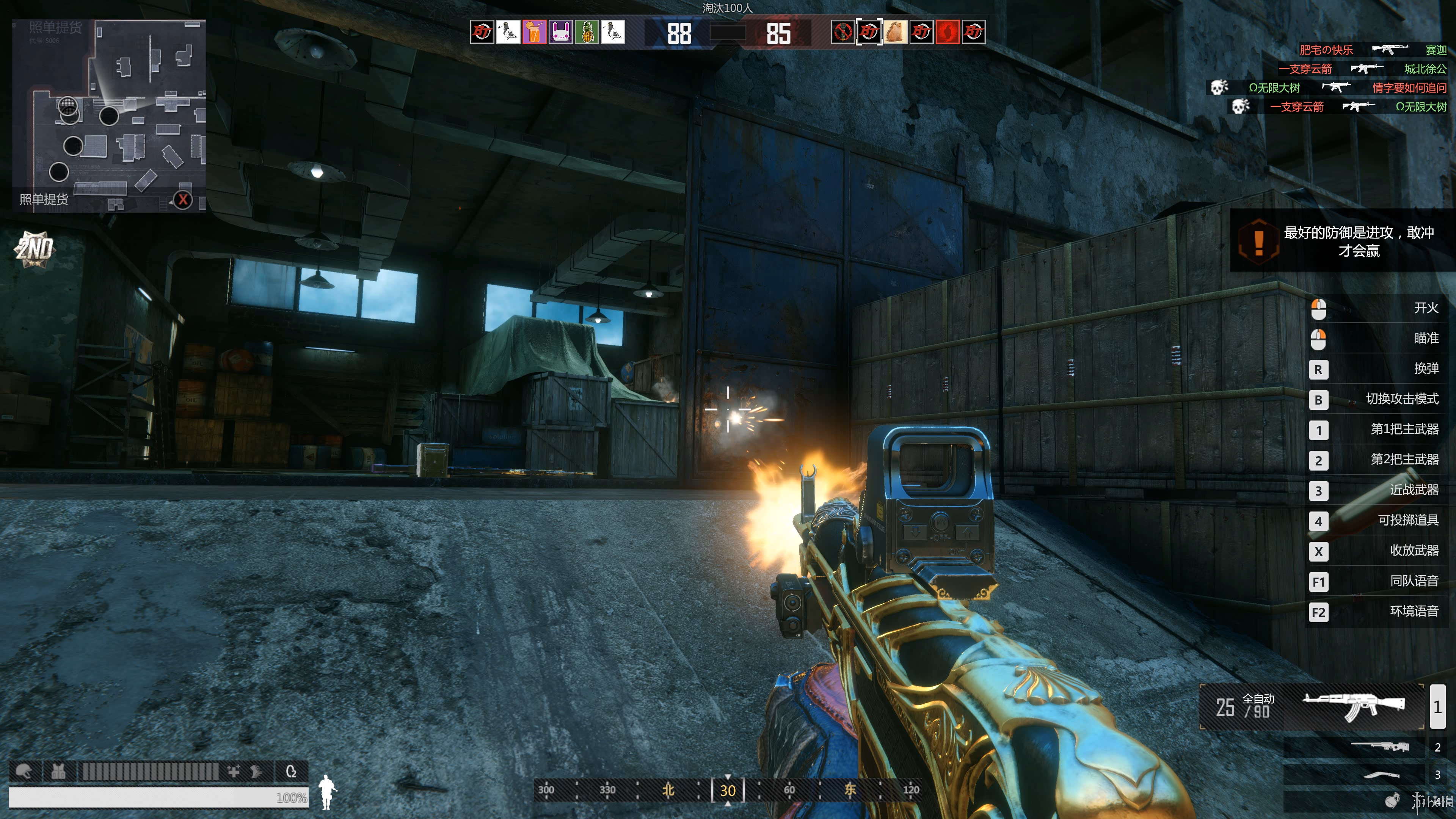The width and height of the screenshot is (1456, 819).
Task: Click the 2ND rank badge
Action: 34,249
